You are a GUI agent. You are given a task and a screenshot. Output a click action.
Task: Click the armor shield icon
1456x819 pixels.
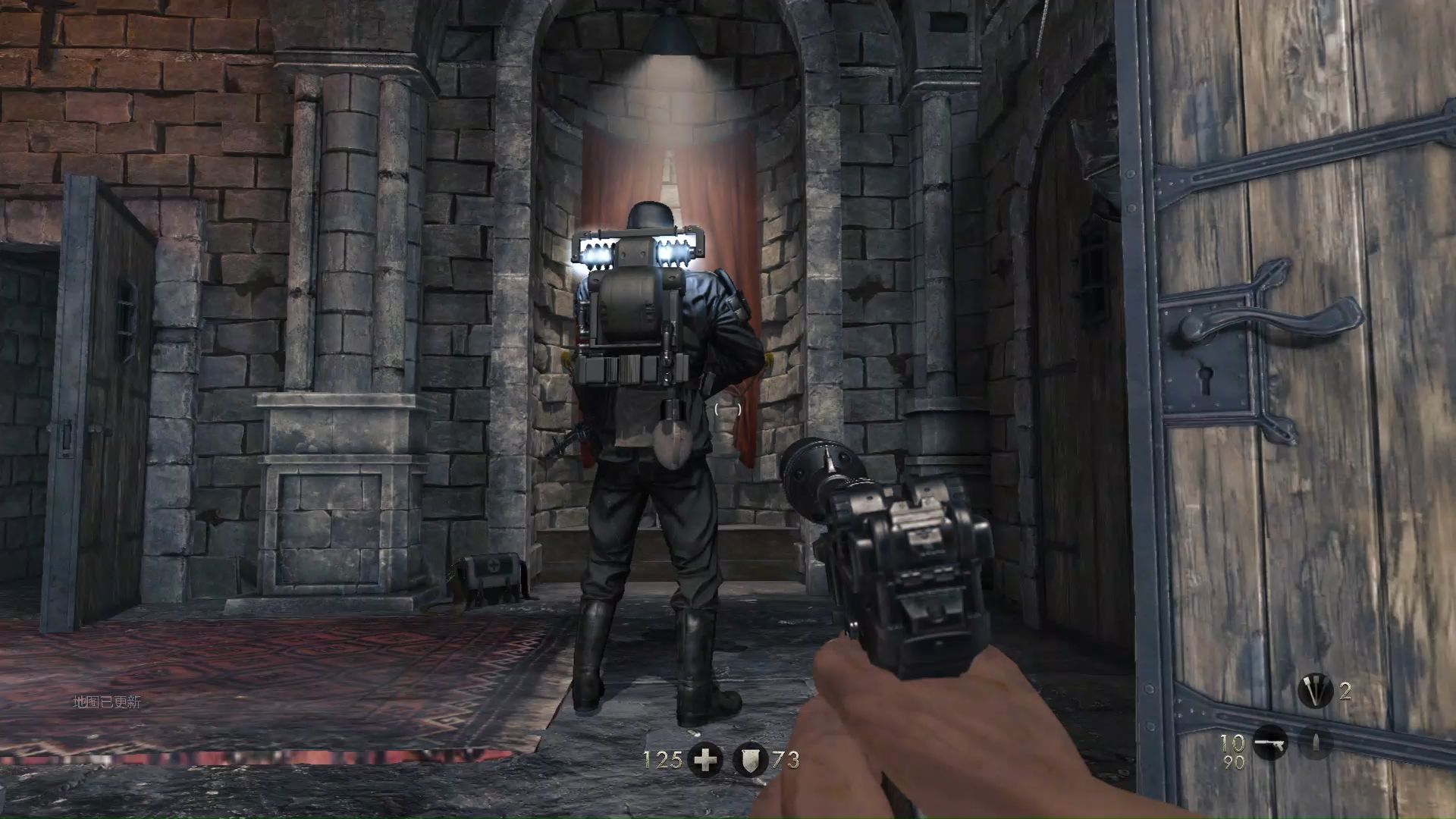750,760
